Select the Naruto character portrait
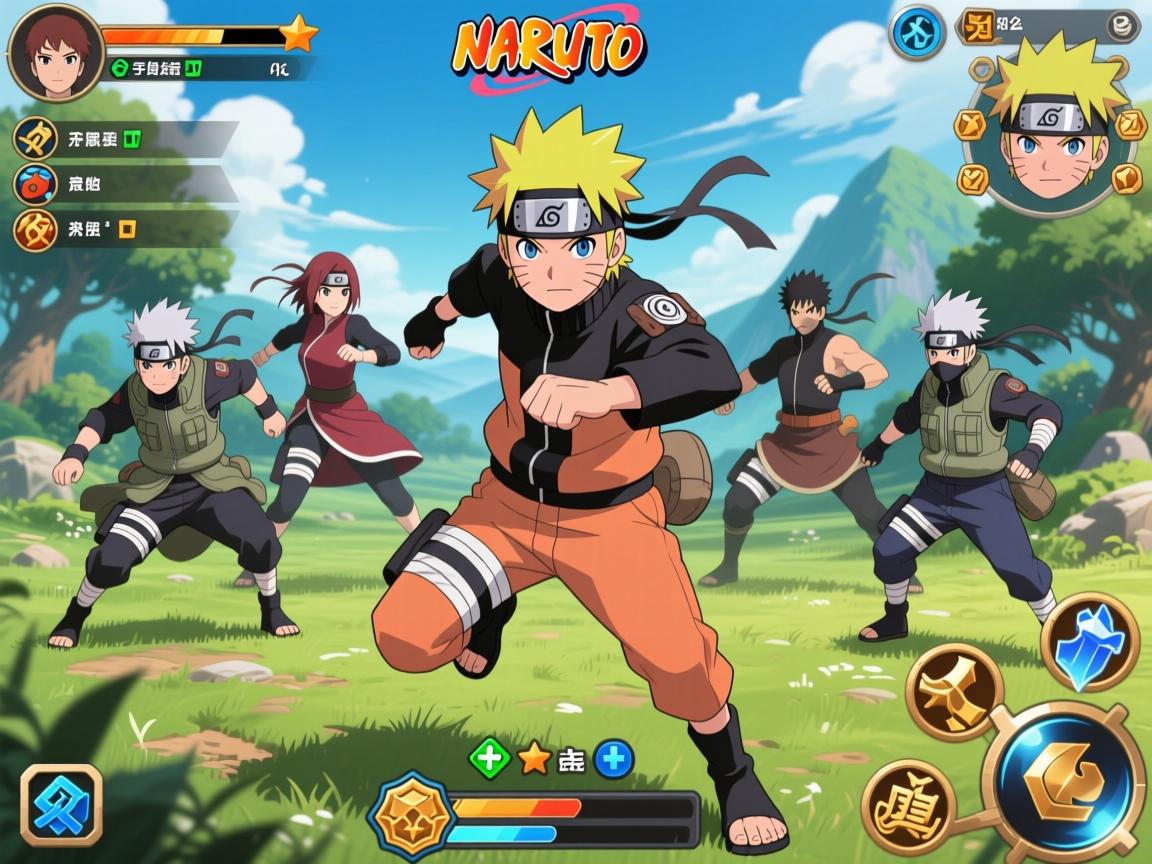 pos(1049,130)
